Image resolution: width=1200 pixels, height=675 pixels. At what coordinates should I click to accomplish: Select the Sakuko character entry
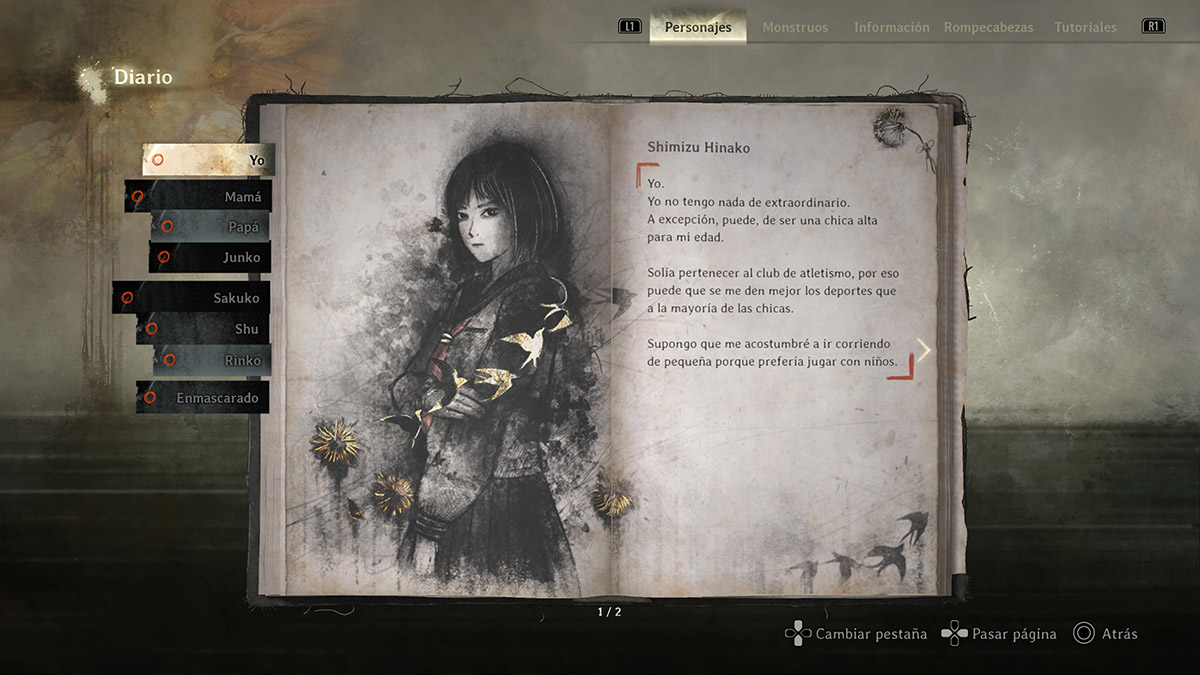[x=192, y=298]
